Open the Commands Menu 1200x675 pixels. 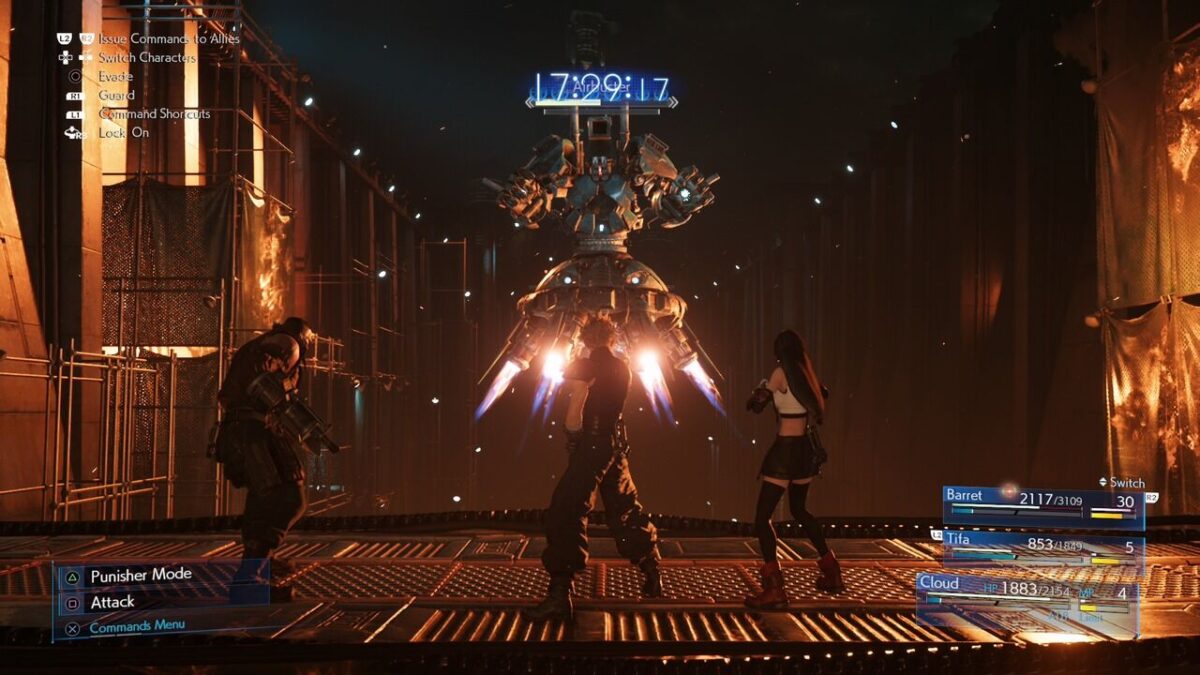click(x=137, y=628)
